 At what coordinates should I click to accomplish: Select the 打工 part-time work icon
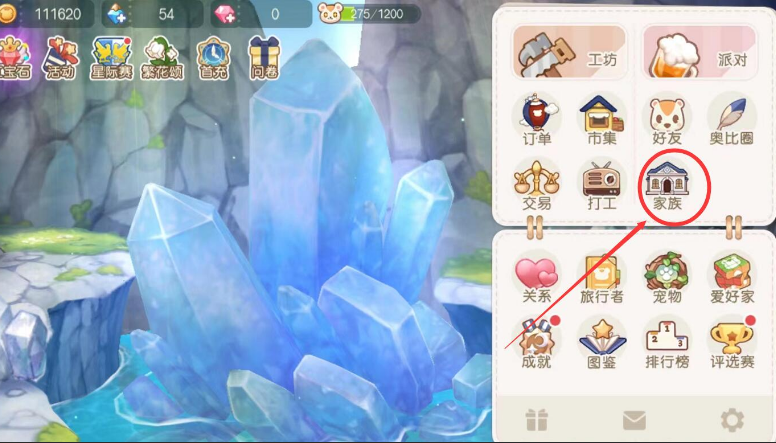tap(601, 185)
